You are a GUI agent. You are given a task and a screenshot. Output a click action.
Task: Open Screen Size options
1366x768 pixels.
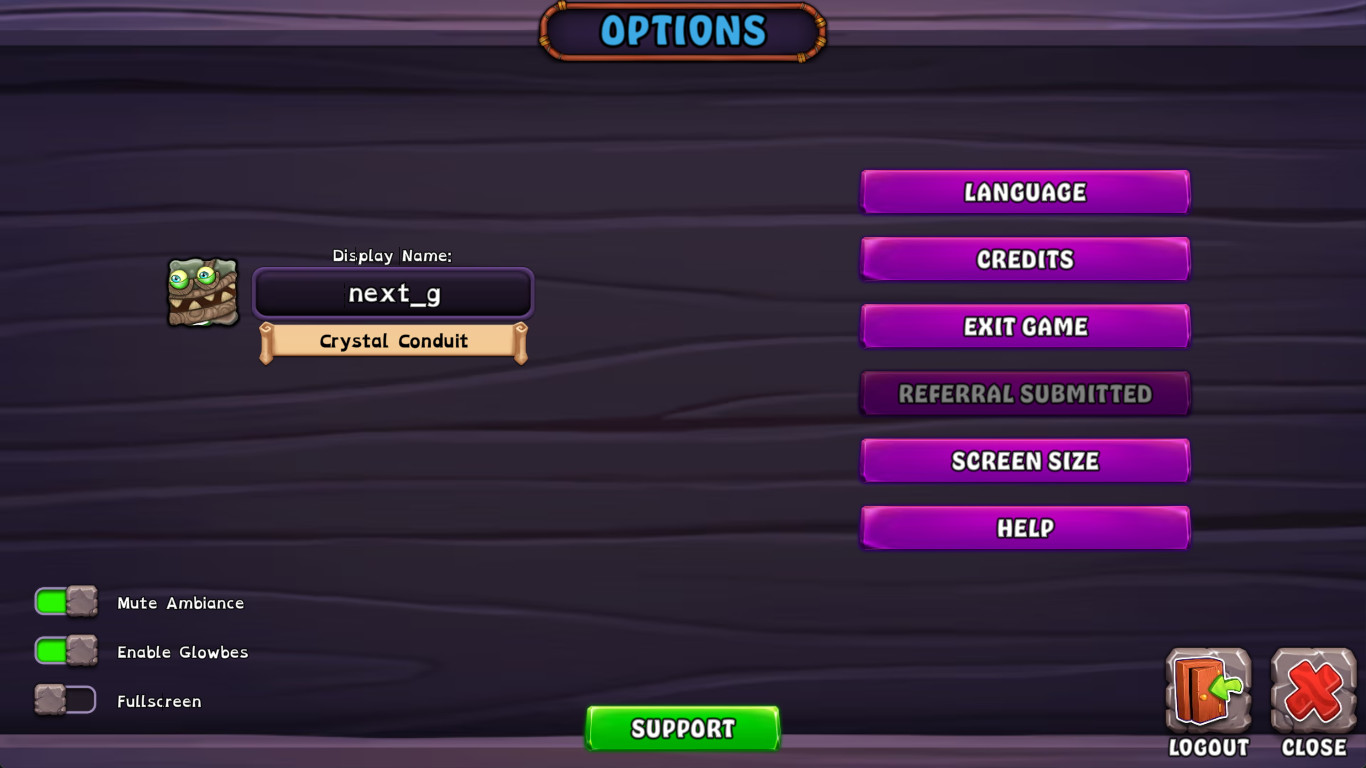click(1024, 460)
